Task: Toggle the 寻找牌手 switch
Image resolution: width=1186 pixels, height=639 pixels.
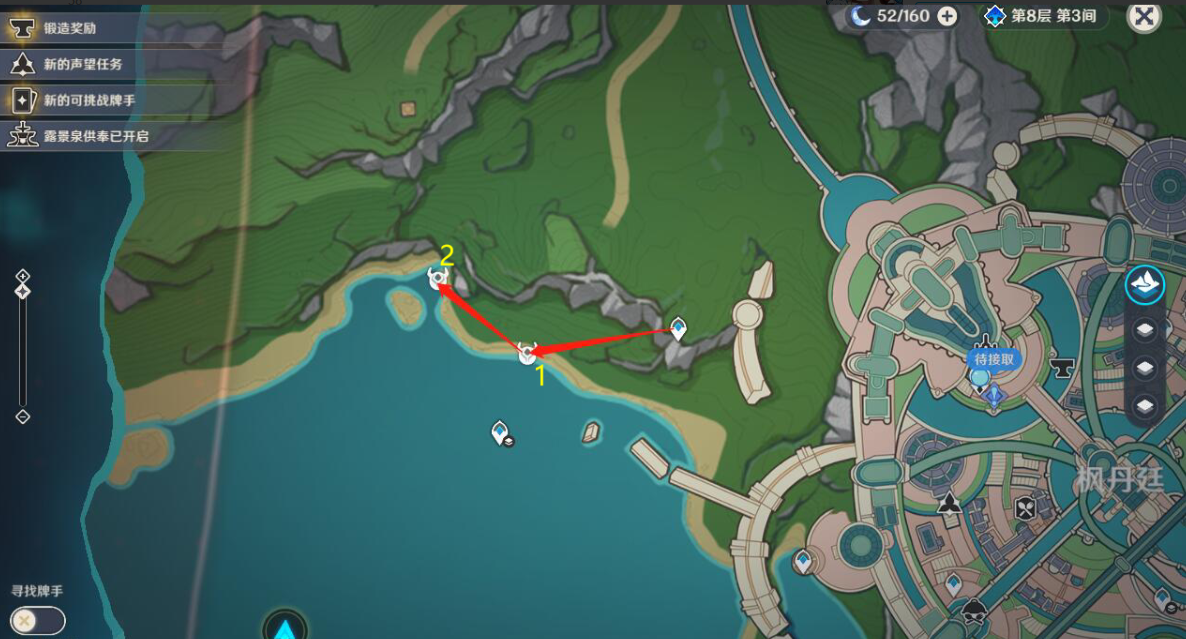Action: [x=38, y=620]
